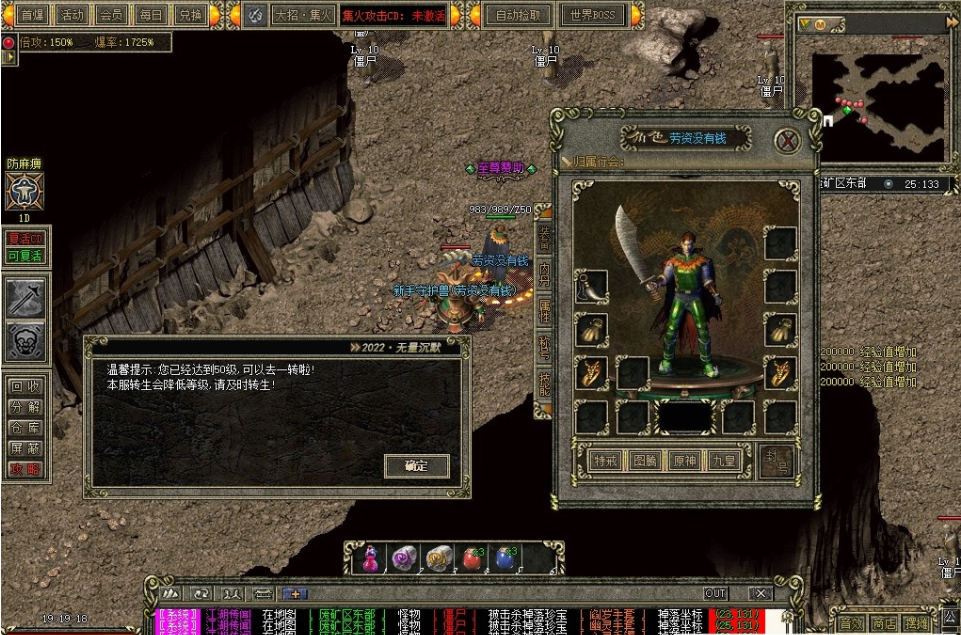Click the 会员 membership button
This screenshot has width=961, height=635.
[111, 15]
